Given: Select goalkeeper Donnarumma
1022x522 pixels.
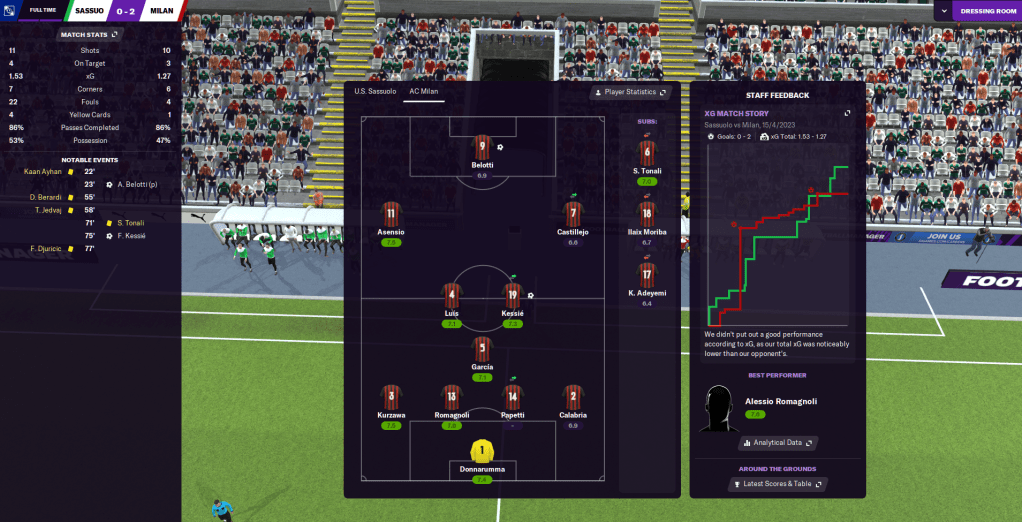Looking at the screenshot, I should coord(483,452).
